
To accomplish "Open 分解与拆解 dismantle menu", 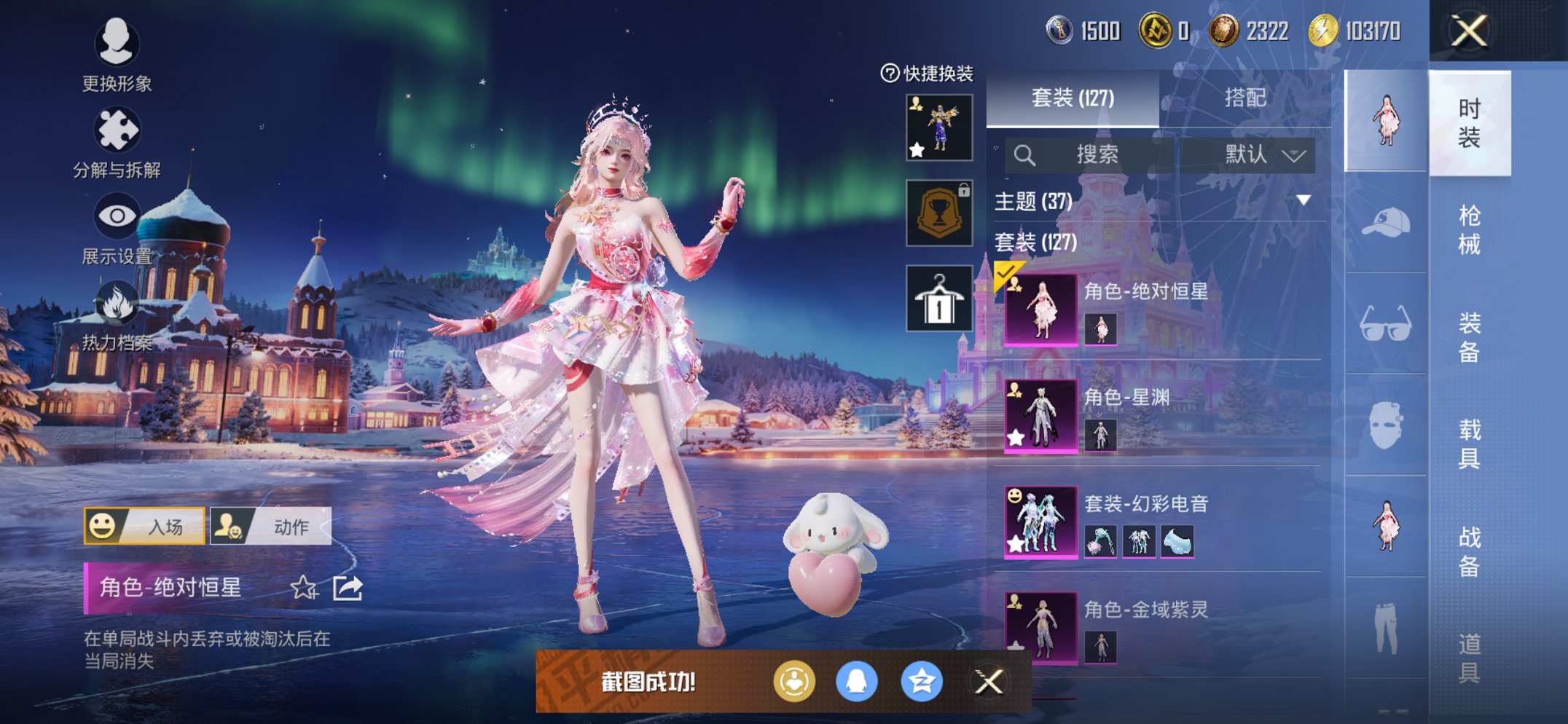I will click(x=117, y=131).
